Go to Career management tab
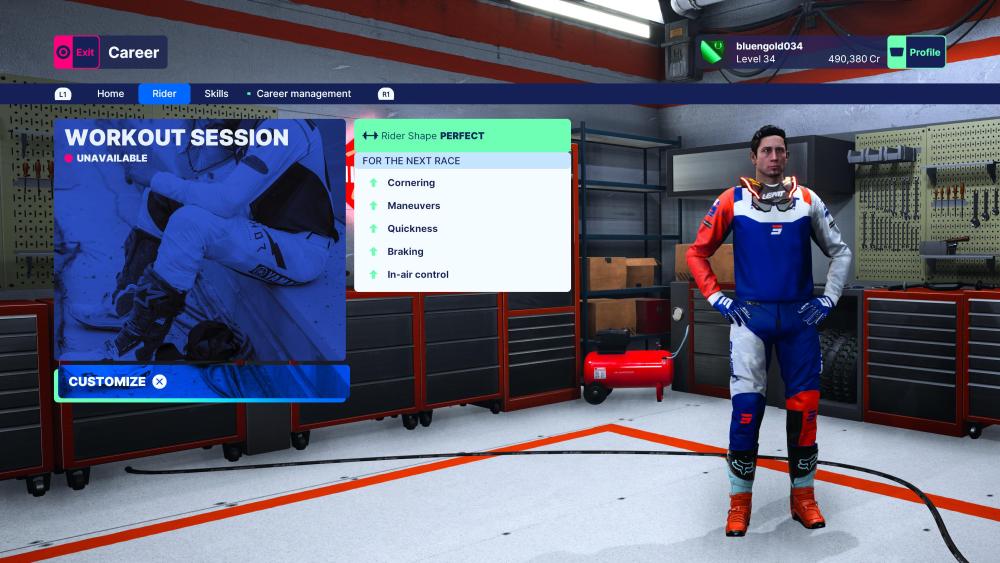Viewport: 1000px width, 563px height. (303, 94)
